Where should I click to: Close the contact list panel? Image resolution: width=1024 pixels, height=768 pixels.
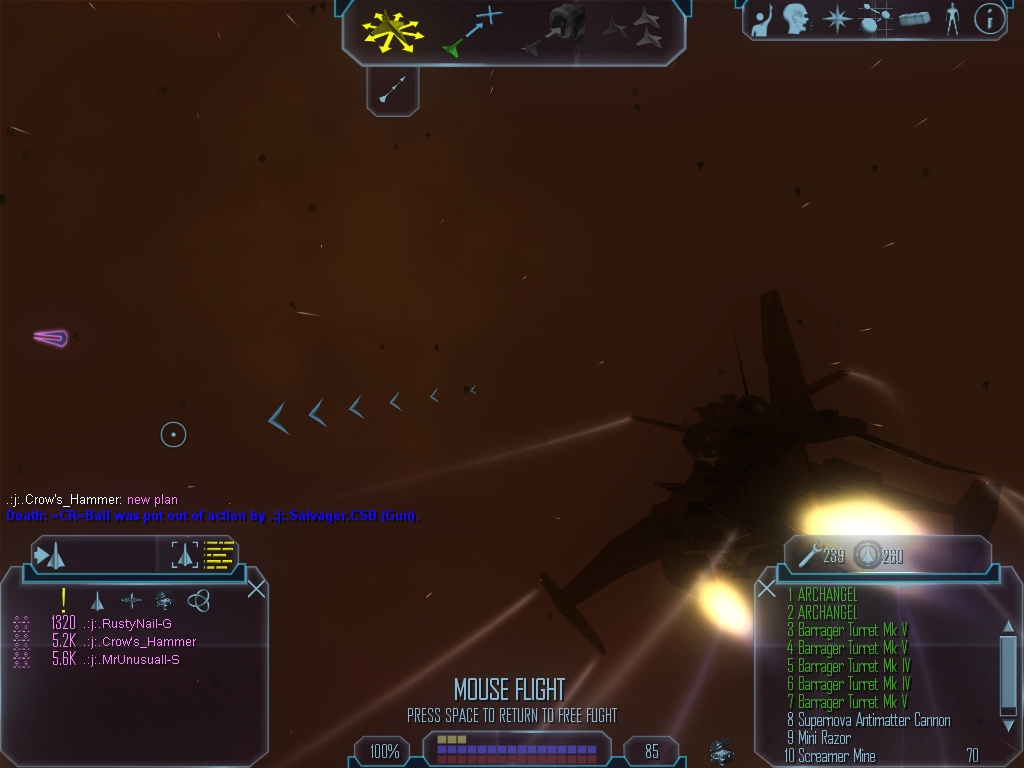pyautogui.click(x=256, y=588)
